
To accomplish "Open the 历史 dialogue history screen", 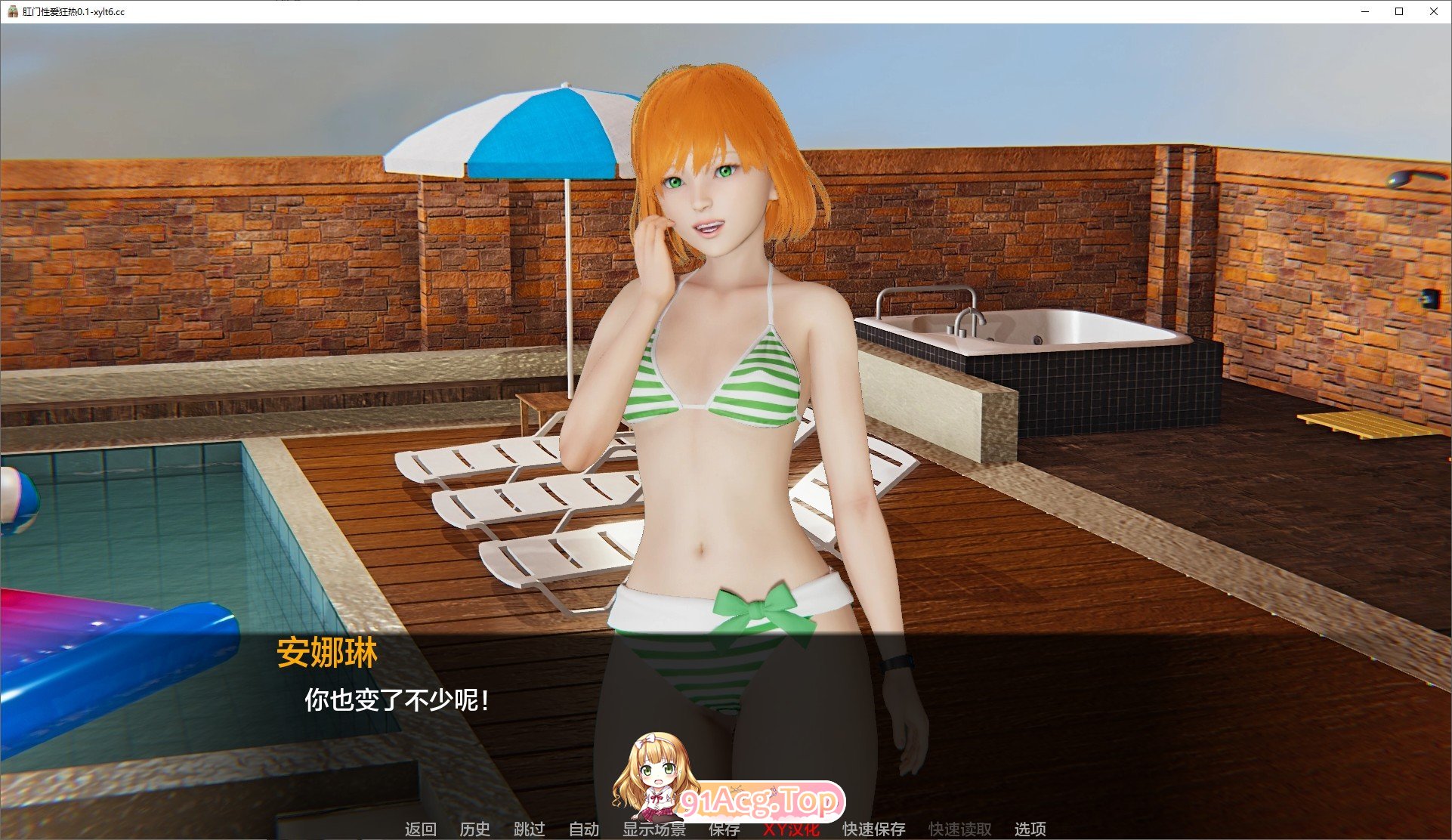I will (x=474, y=829).
